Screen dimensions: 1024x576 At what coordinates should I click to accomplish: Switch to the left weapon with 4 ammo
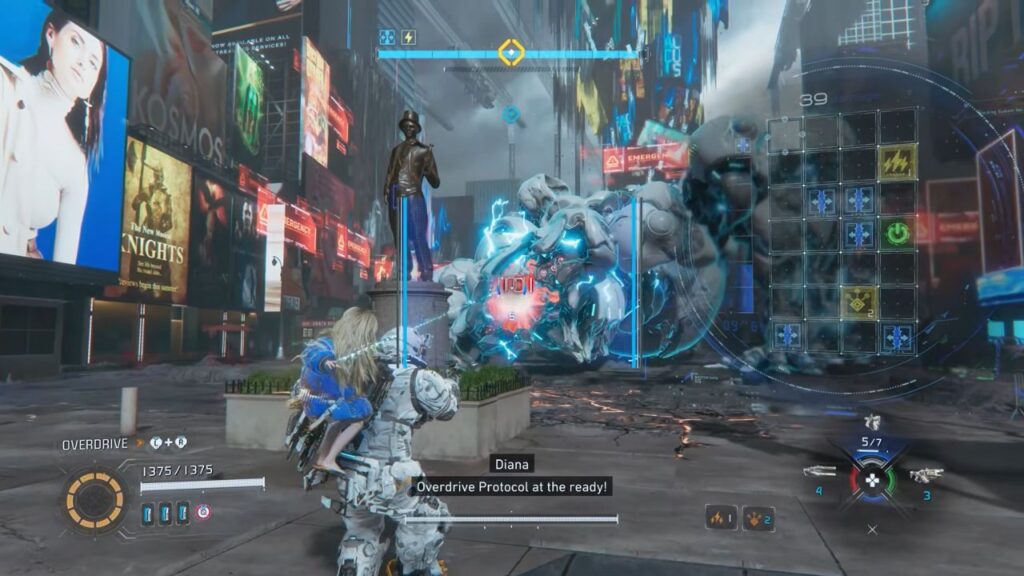[x=819, y=472]
